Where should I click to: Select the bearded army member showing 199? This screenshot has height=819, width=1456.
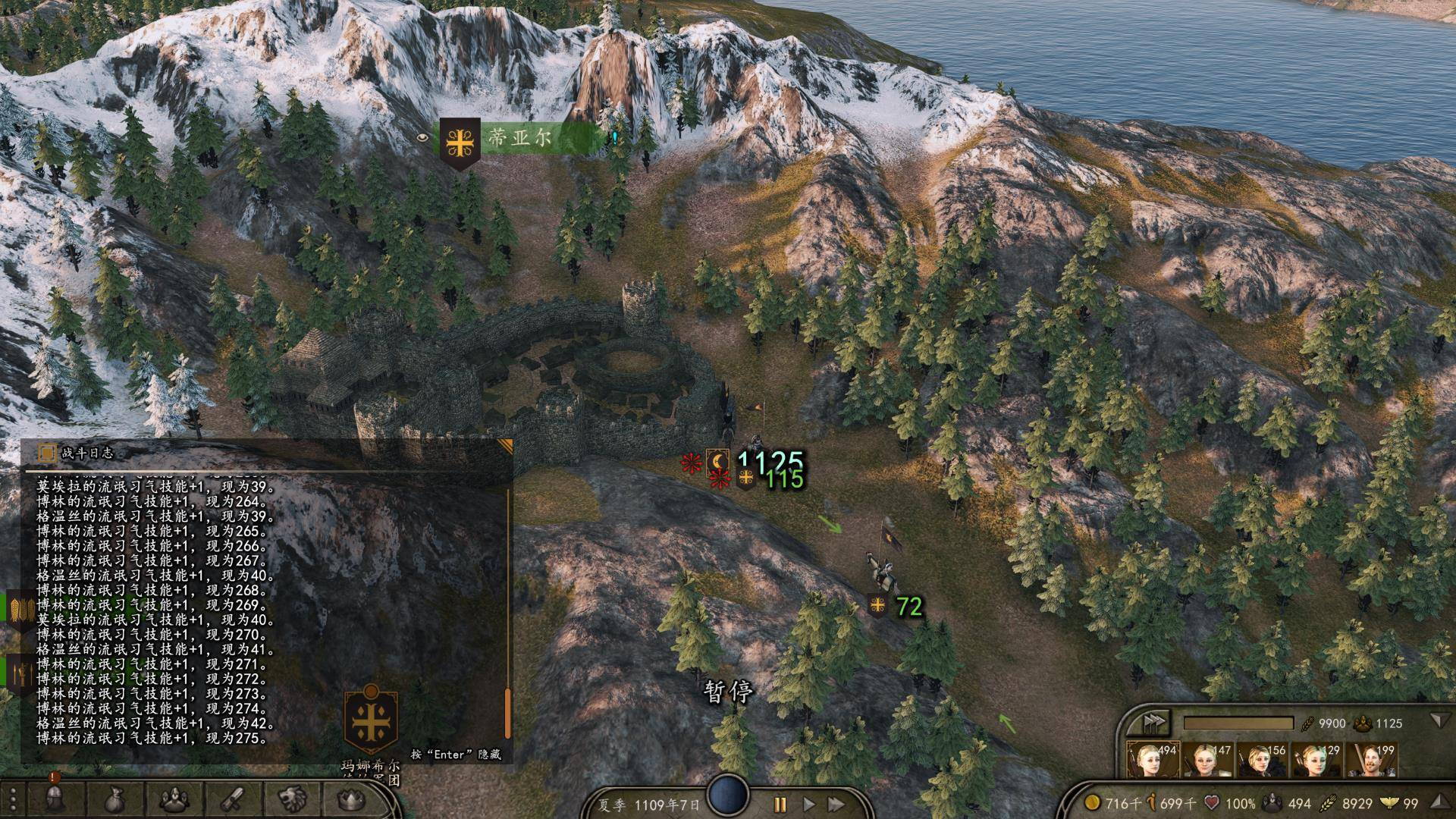tap(1371, 760)
